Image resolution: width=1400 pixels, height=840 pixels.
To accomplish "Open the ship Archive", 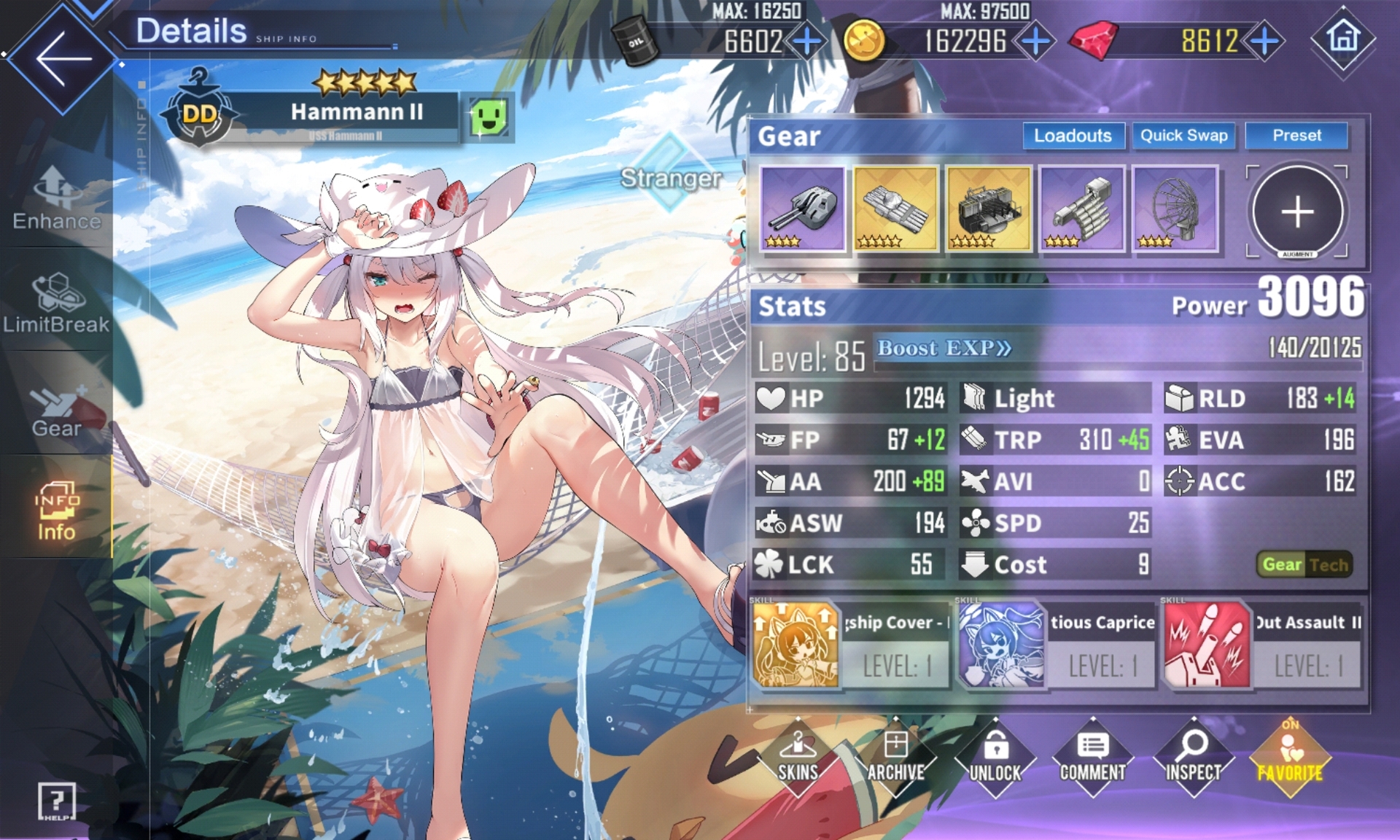I will click(x=896, y=758).
